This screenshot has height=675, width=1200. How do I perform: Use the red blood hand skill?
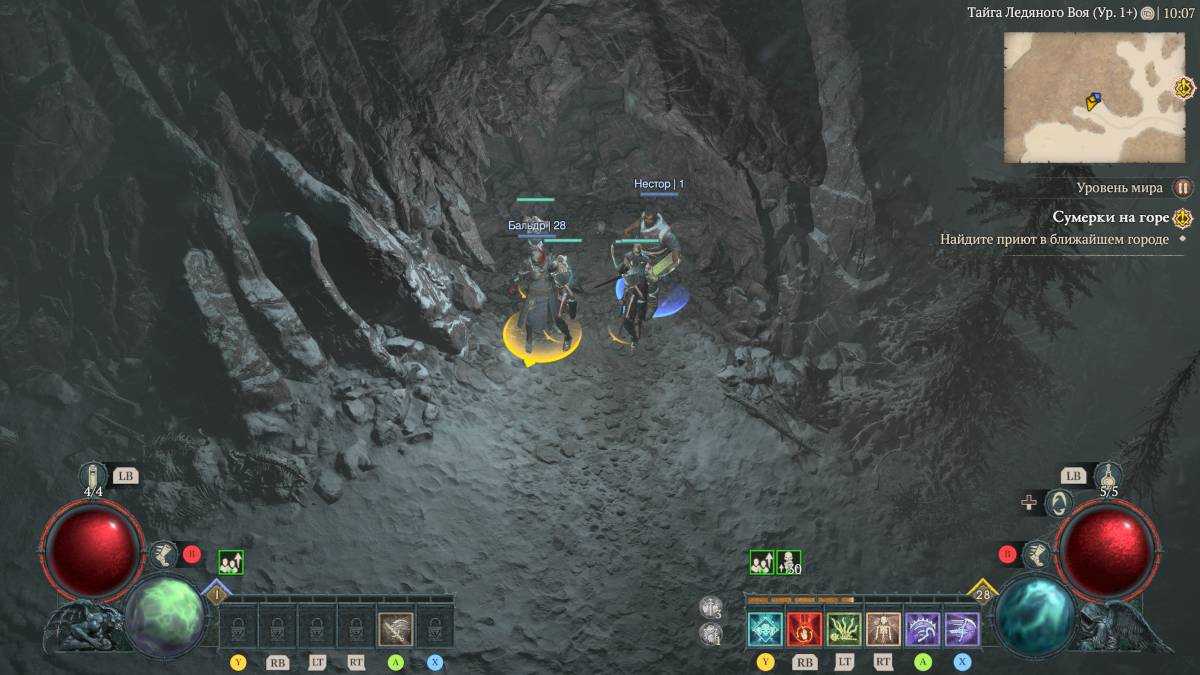tap(804, 629)
